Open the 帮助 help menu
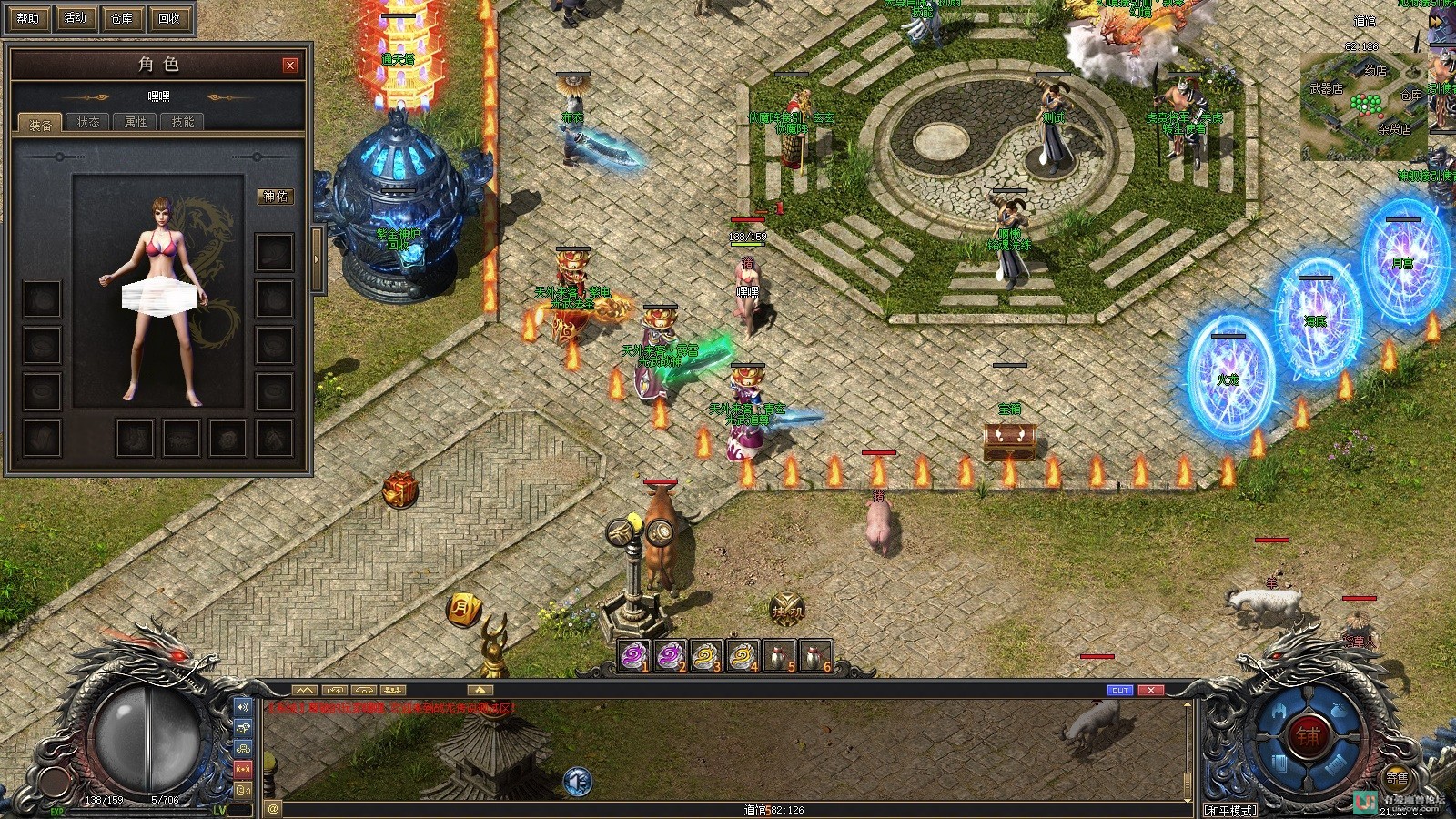The image size is (1456, 819). click(27, 17)
